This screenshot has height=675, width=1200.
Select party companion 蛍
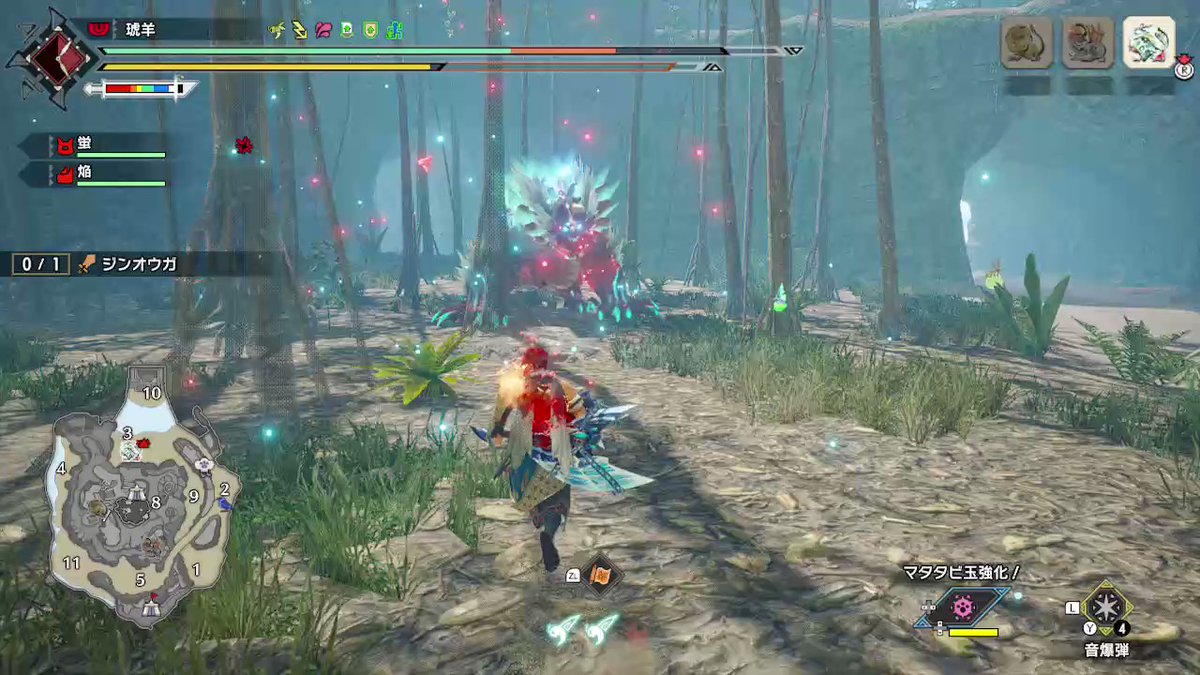point(95,145)
